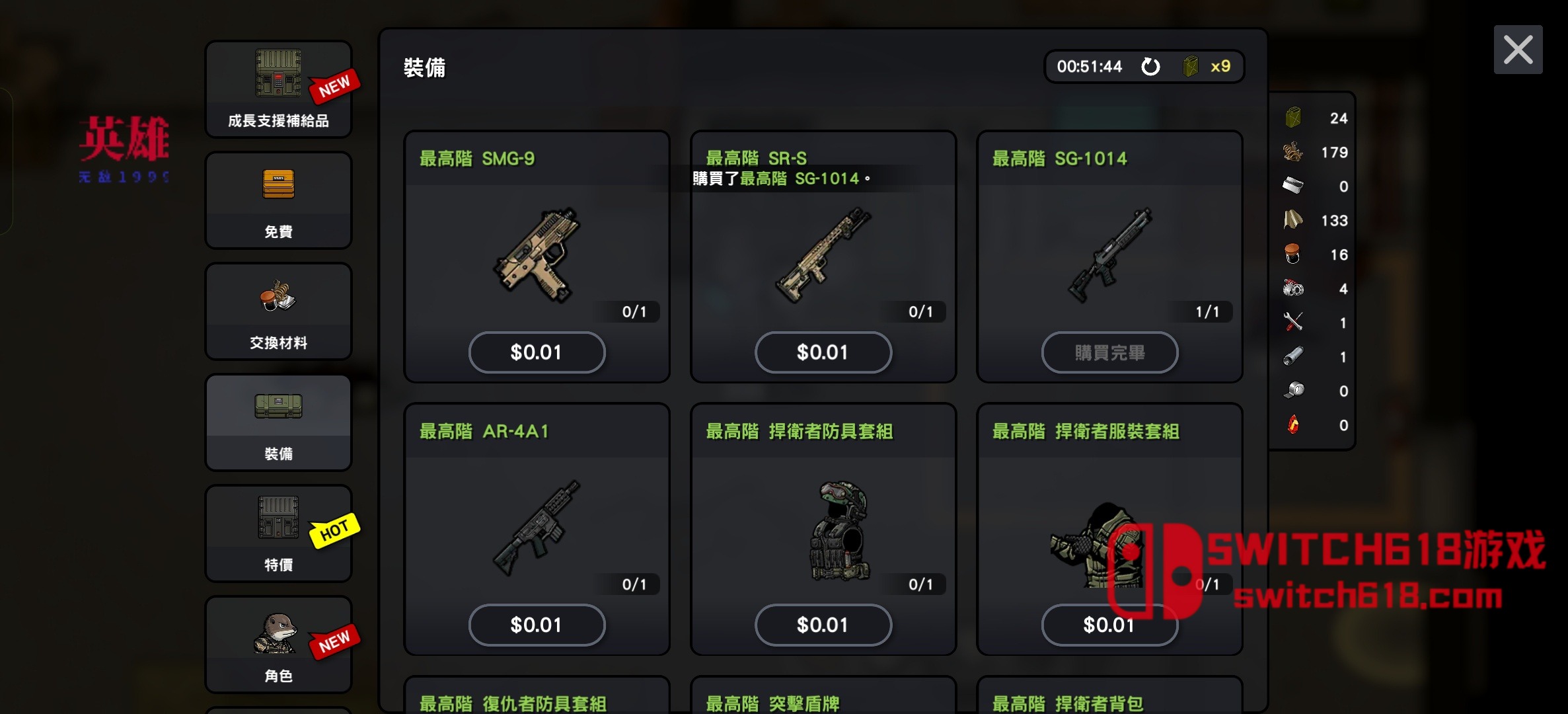1568x714 pixels.
Task: Click the restock refresh icon in the shop header
Action: click(x=1151, y=66)
